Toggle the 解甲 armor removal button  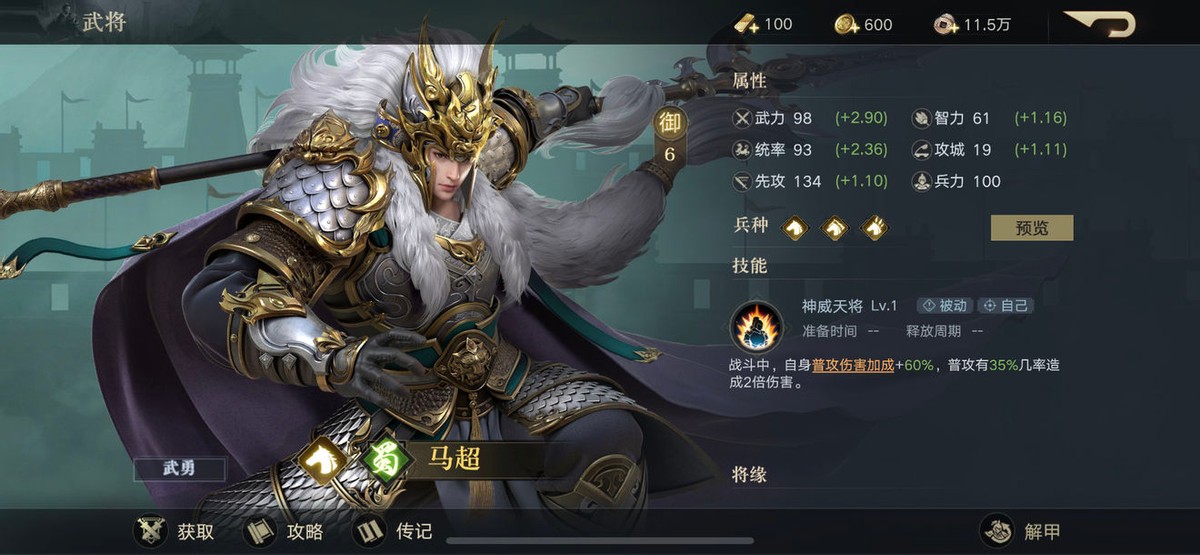(1020, 530)
